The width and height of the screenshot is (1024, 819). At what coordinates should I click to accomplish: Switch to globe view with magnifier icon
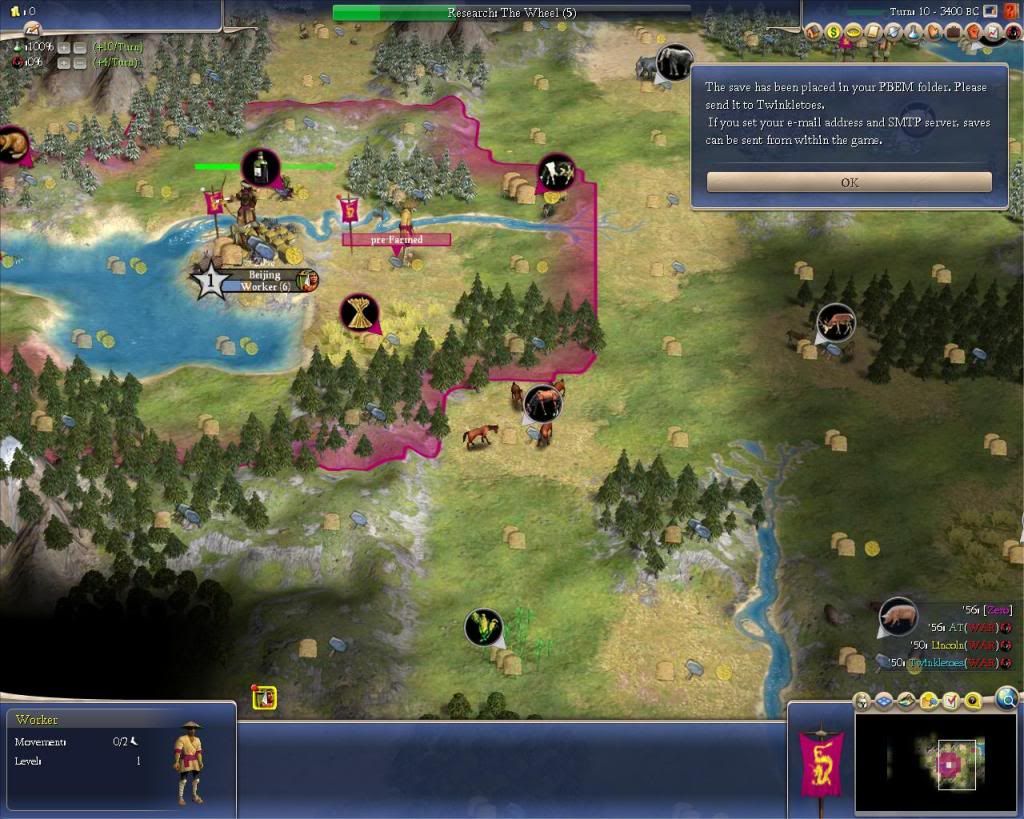(x=1007, y=698)
